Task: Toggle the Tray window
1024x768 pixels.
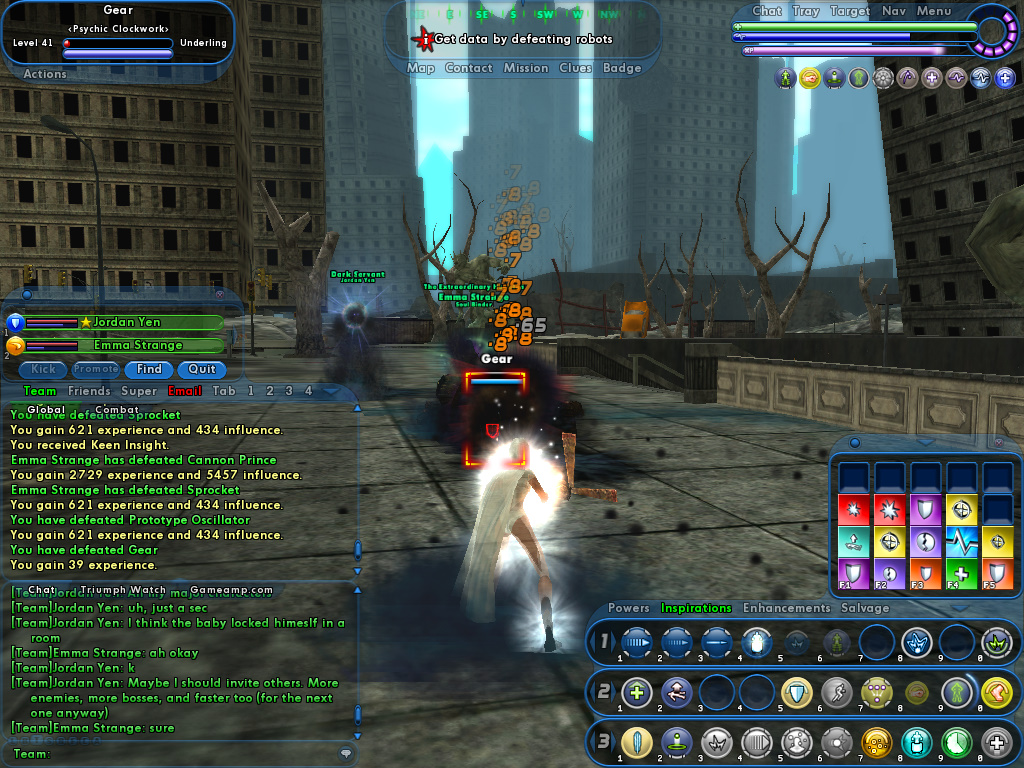Action: point(805,11)
